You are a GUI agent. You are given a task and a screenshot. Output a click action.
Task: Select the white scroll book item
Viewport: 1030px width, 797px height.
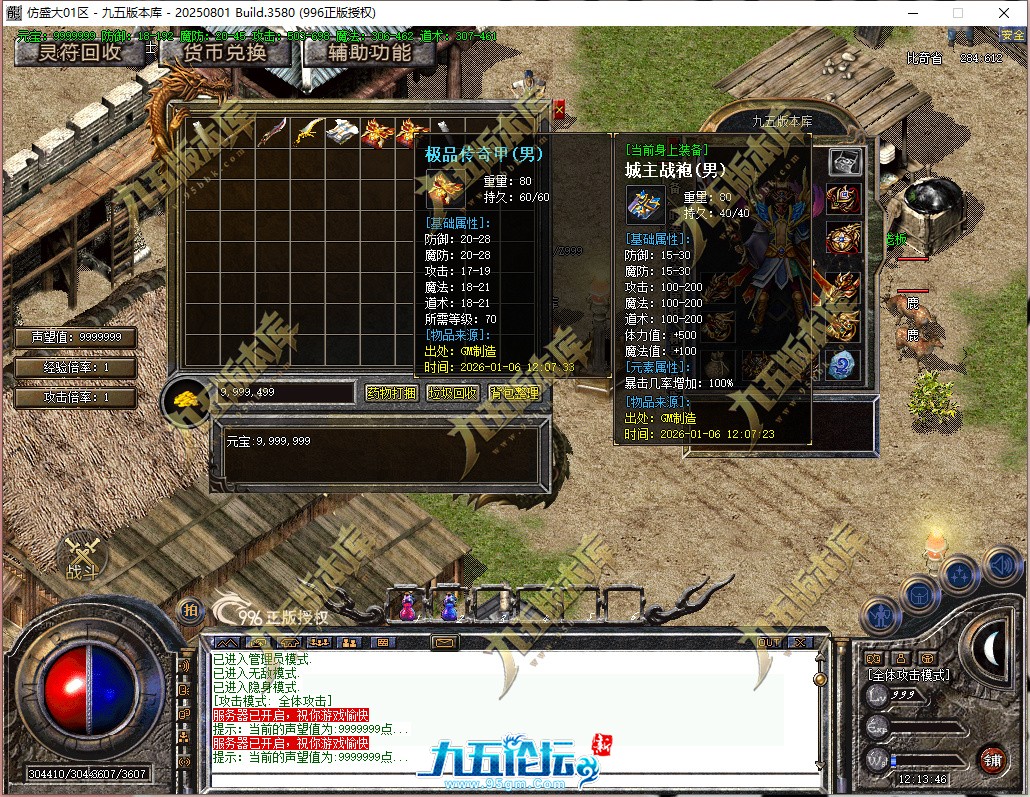pos(343,132)
